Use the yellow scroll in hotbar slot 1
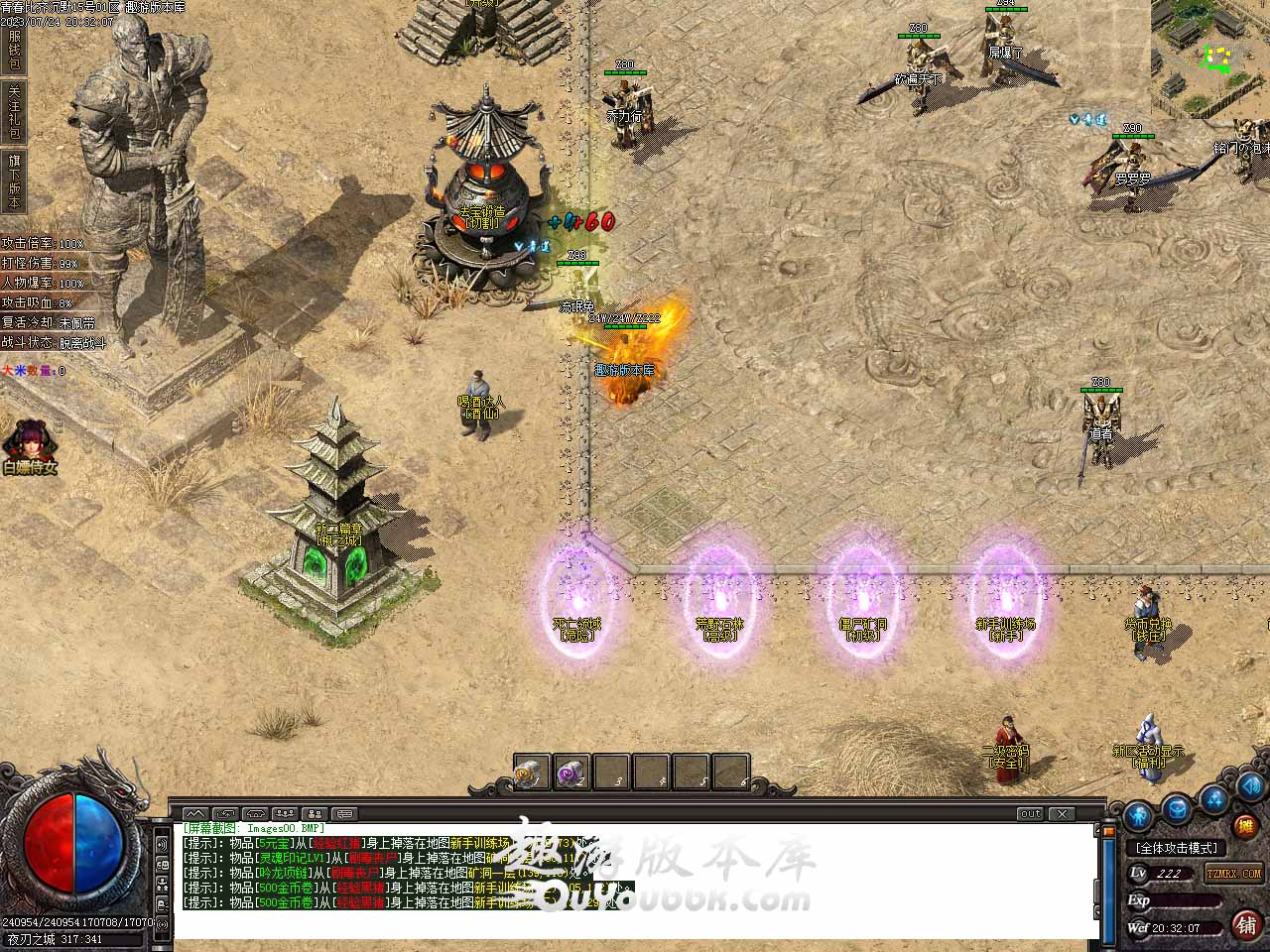 tap(531, 773)
